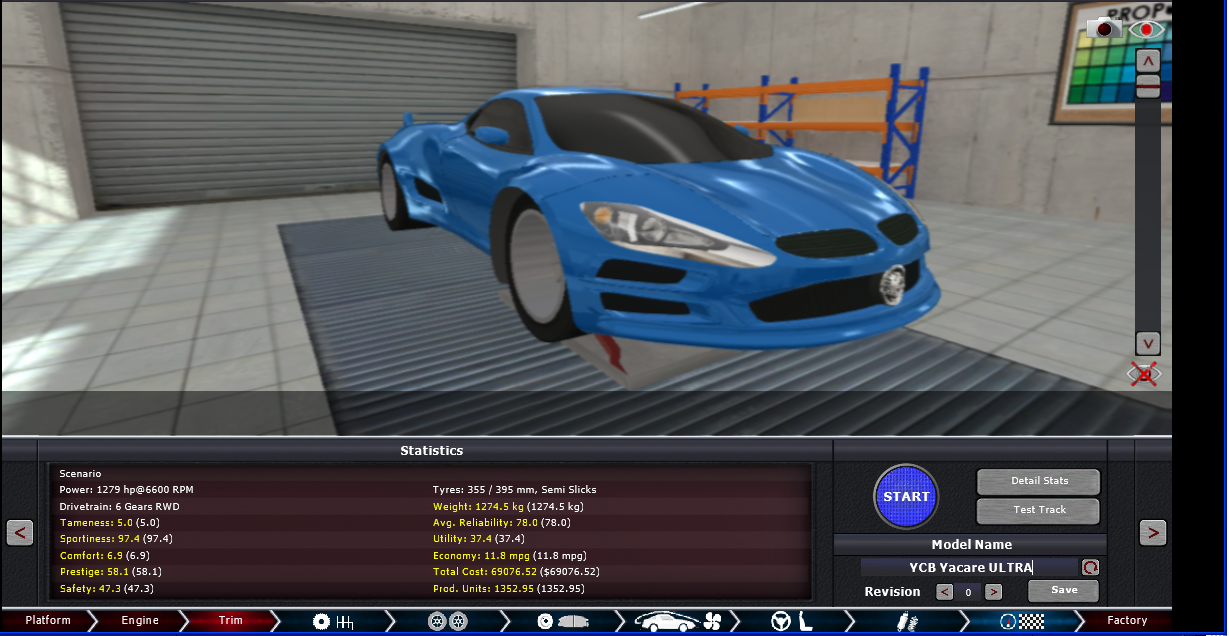Decrease the Revision number
The width and height of the screenshot is (1229, 636).
(944, 592)
